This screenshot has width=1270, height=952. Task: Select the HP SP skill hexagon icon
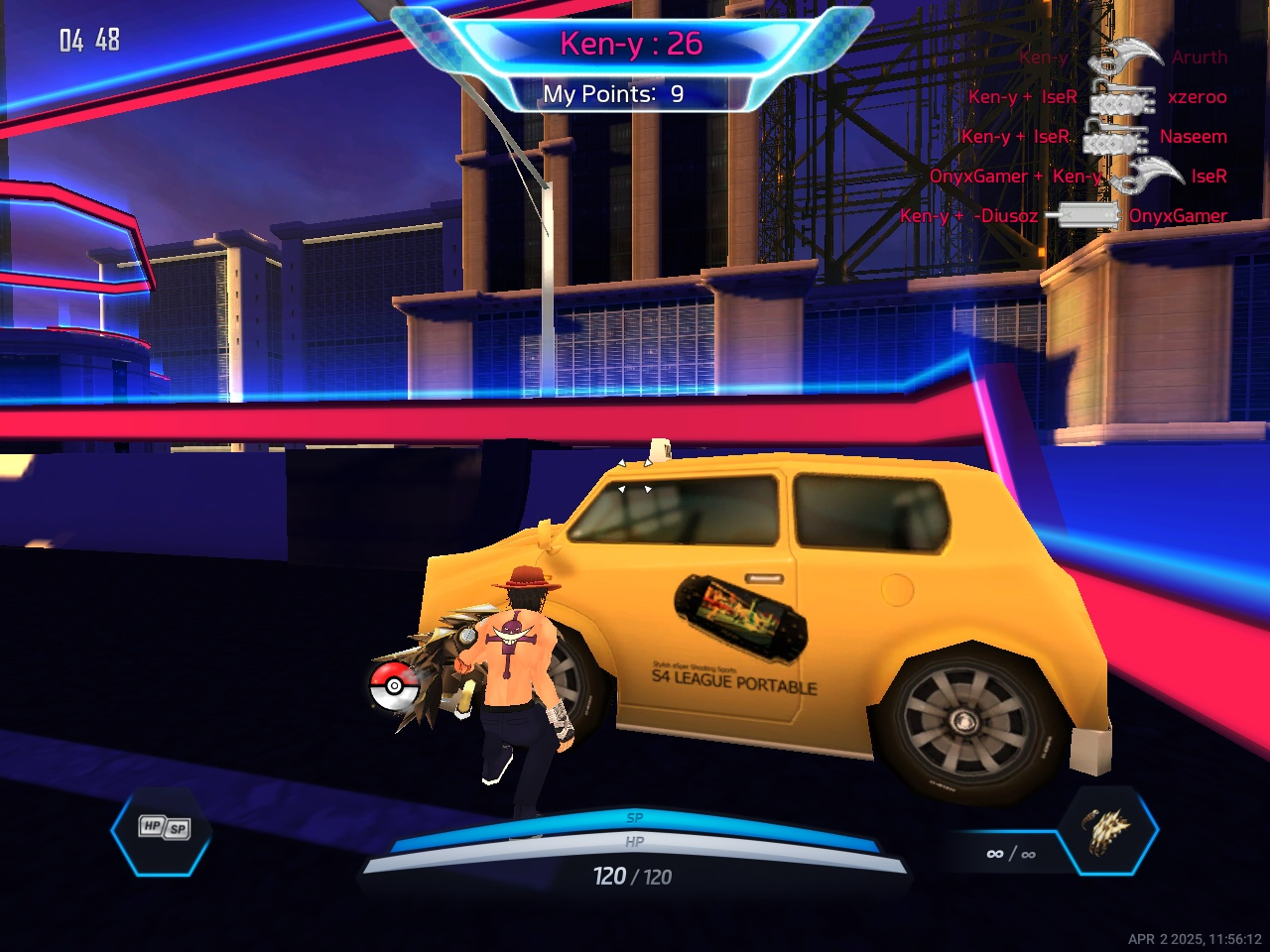[163, 829]
